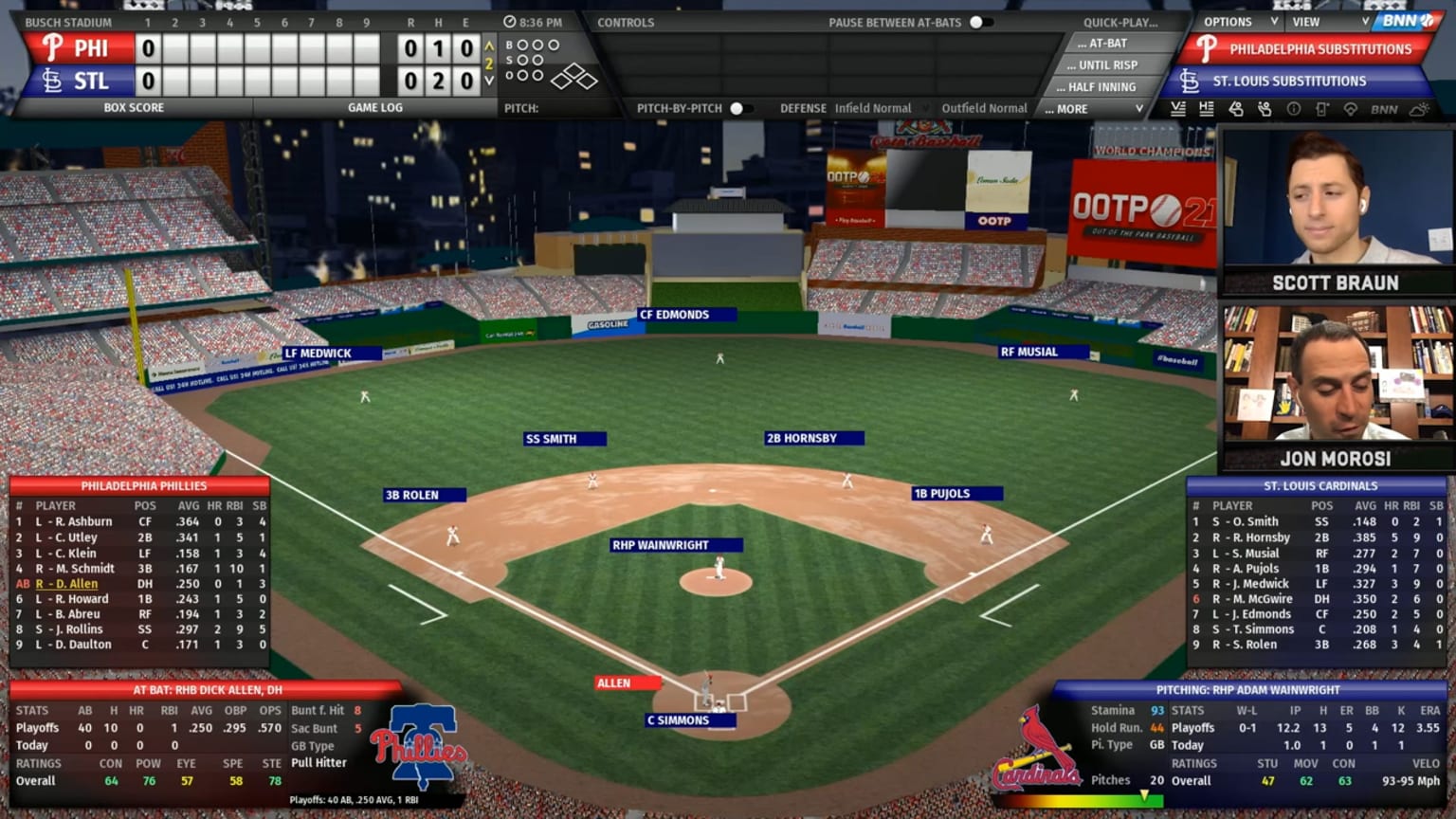This screenshot has height=819, width=1456.
Task: Open the info panel icon in the top-right toolbar
Action: [x=1294, y=110]
